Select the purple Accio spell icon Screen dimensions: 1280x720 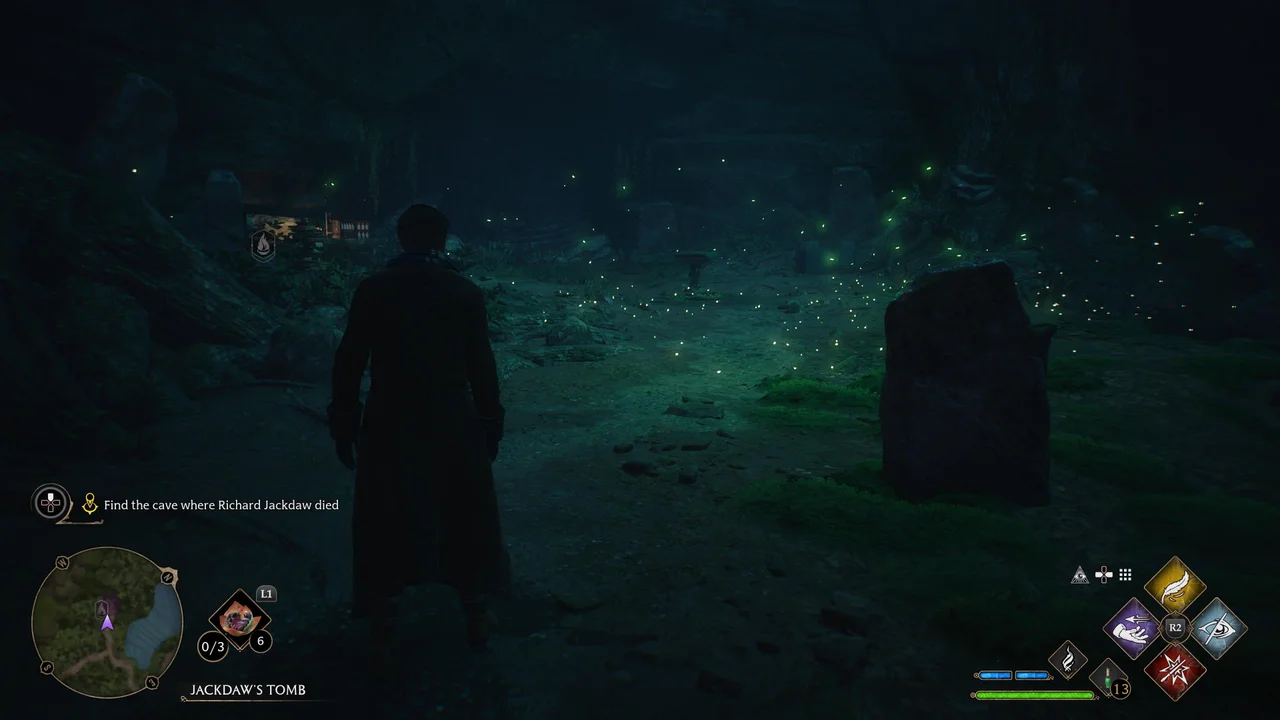tap(1130, 628)
